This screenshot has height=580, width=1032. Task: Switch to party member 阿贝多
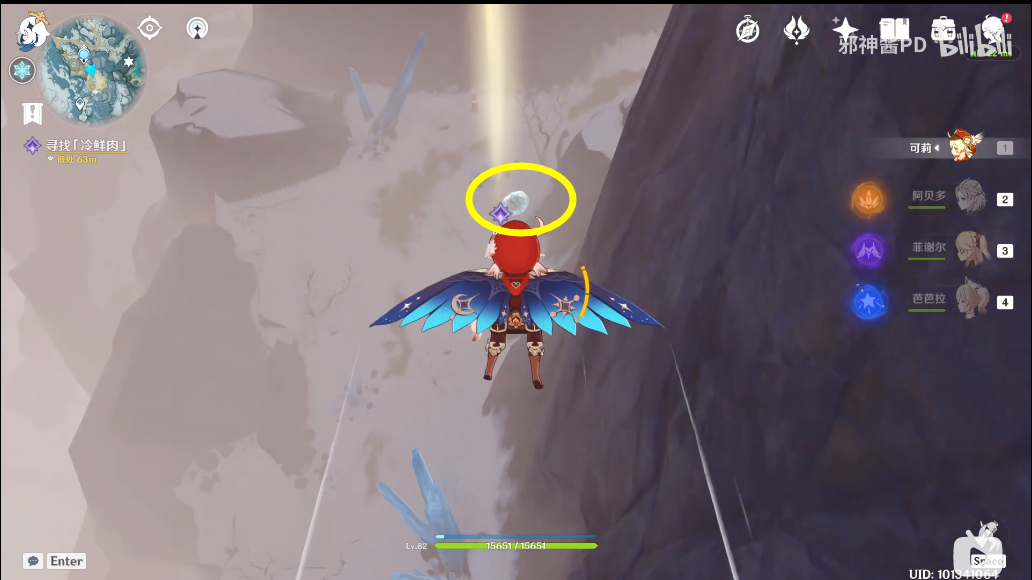pos(968,198)
